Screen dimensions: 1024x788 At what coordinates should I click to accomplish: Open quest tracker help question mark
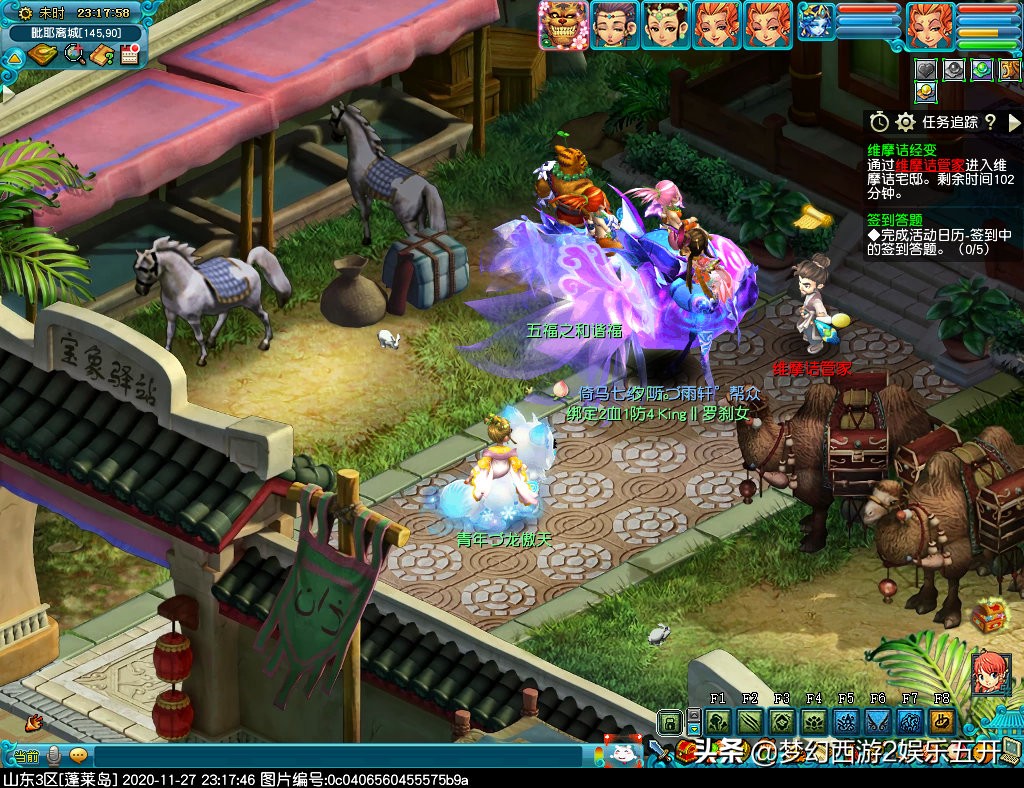tap(989, 122)
